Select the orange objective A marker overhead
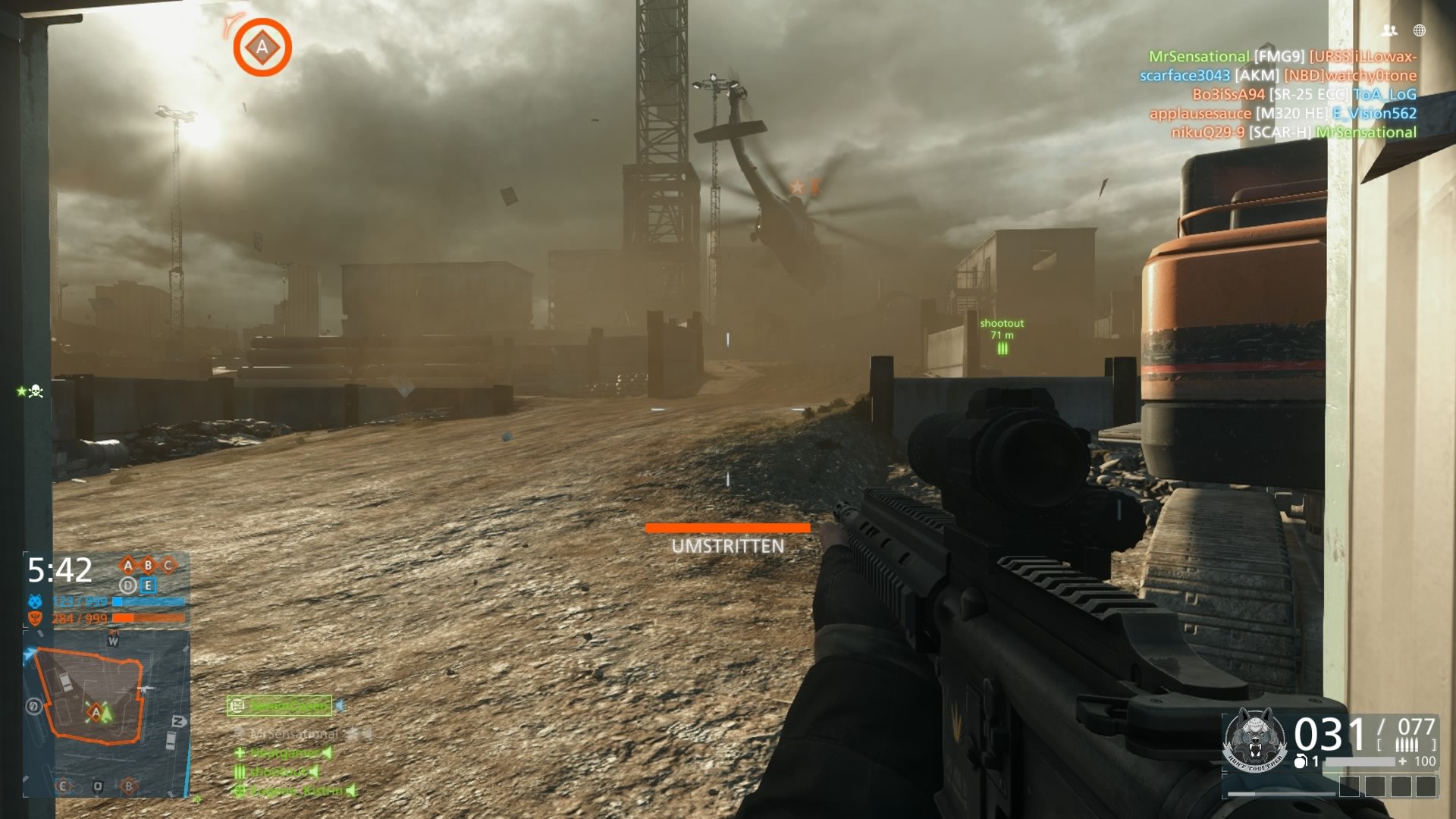This screenshot has width=1456, height=819. point(262,47)
